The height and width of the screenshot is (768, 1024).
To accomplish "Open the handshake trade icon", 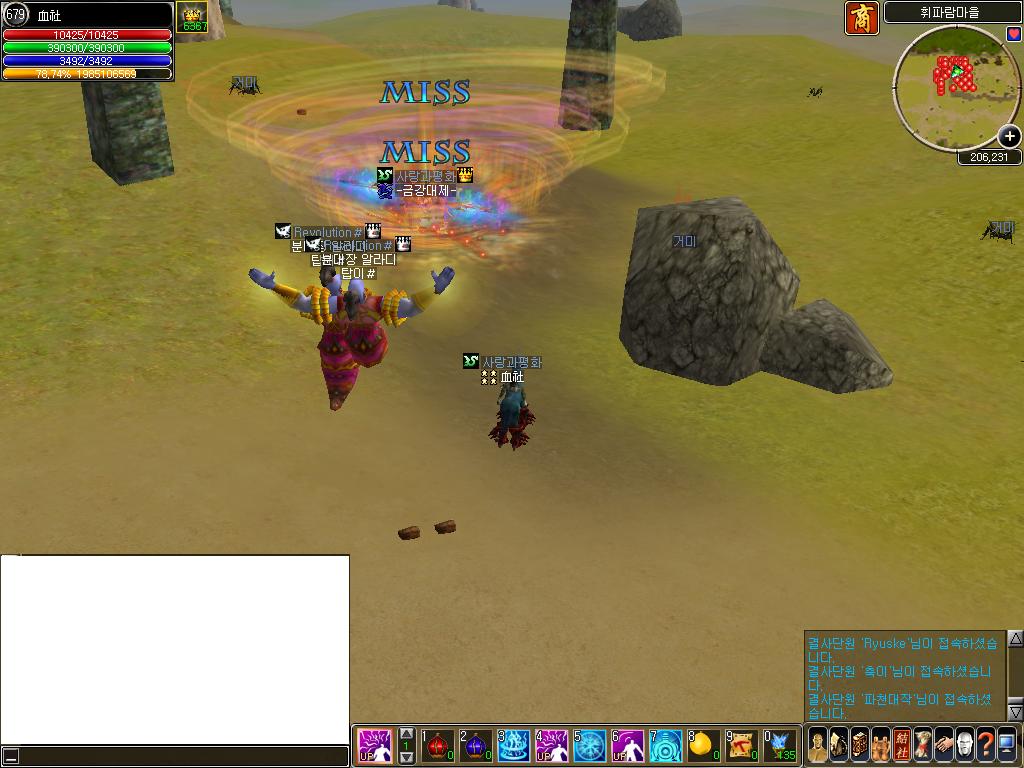I will point(944,745).
